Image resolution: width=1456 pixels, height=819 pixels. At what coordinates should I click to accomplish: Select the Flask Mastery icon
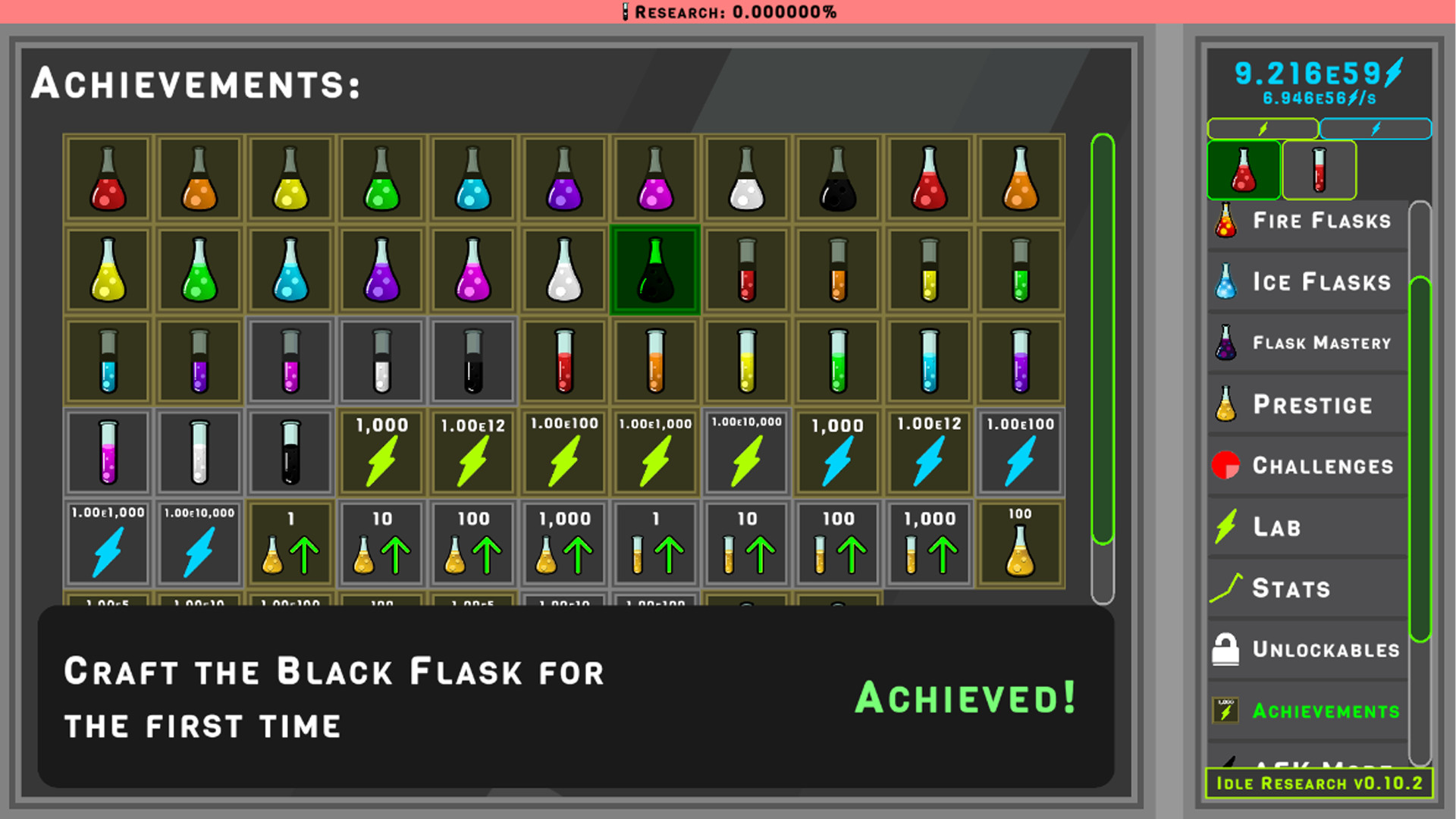1224,342
